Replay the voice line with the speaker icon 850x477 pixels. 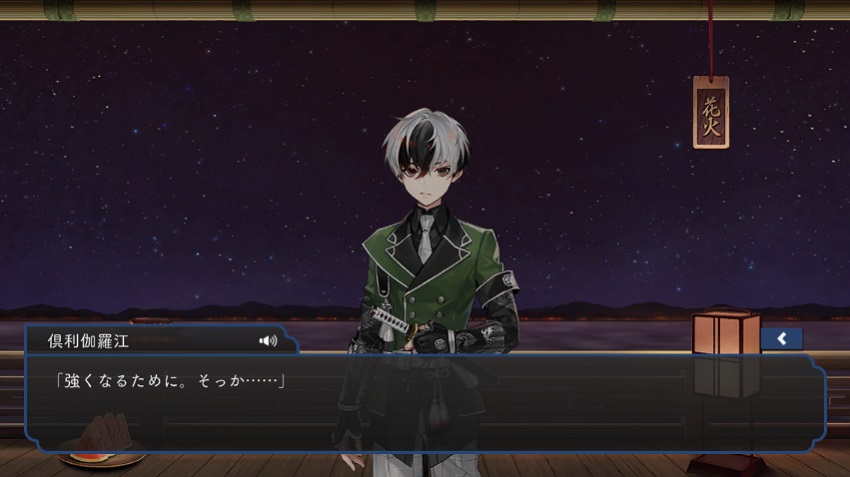(268, 340)
